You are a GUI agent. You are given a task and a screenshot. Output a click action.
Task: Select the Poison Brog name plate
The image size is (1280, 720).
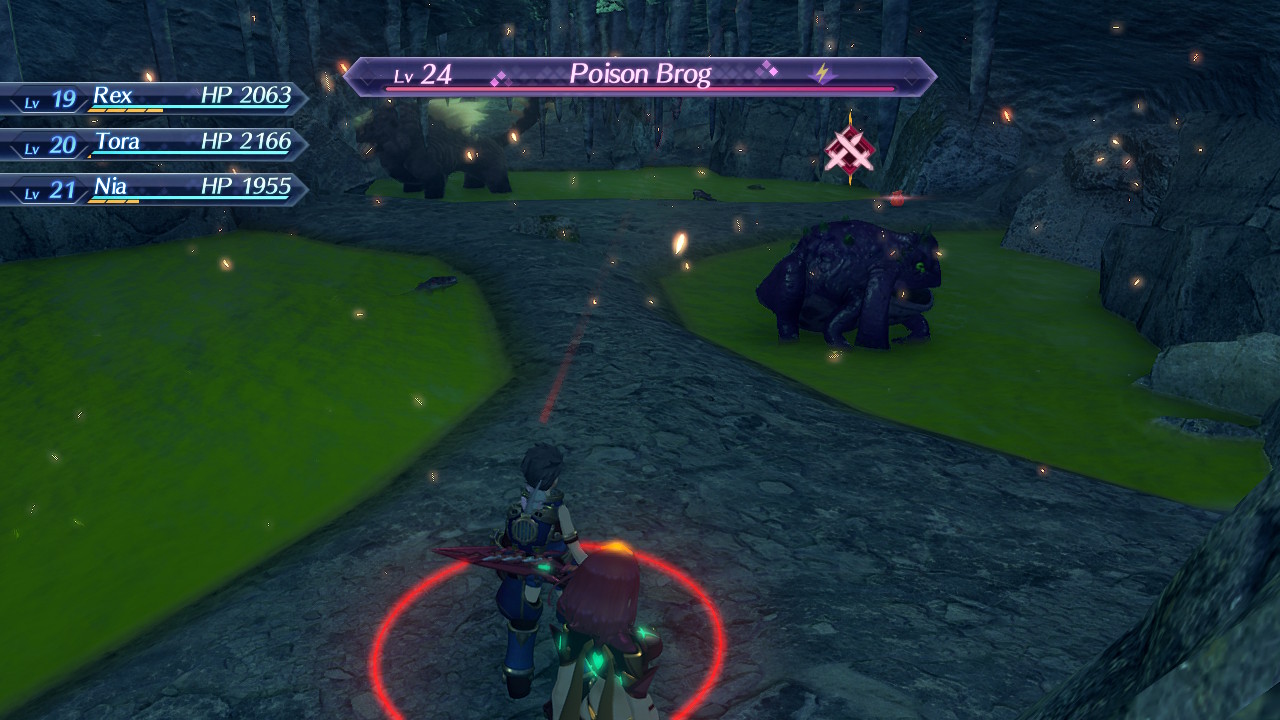[640, 73]
